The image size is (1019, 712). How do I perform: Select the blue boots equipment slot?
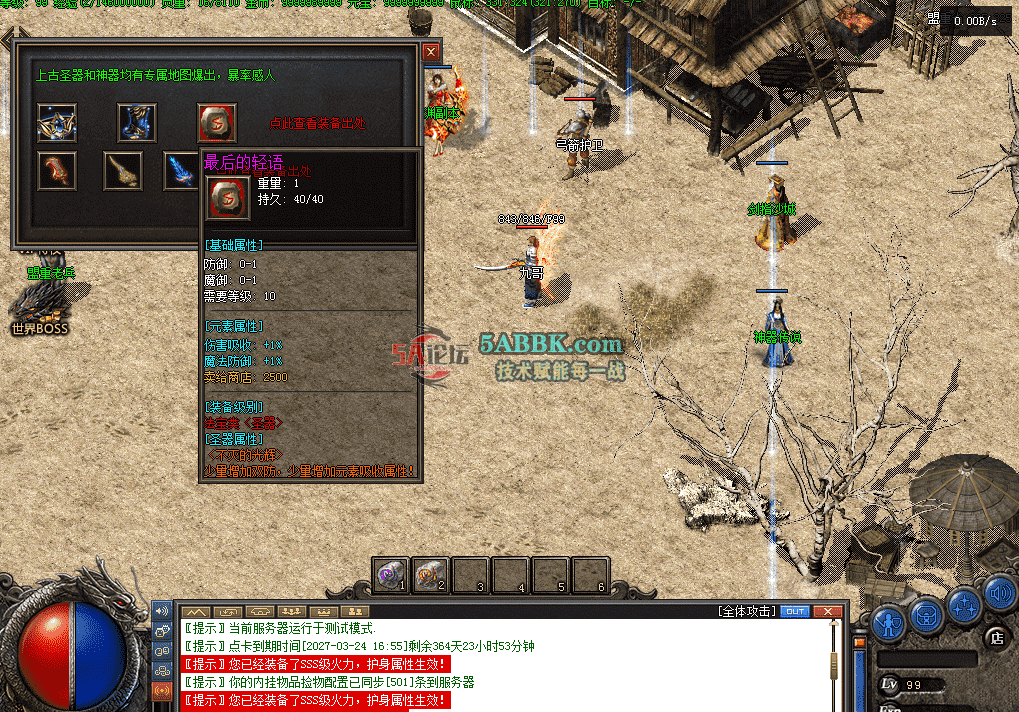pos(137,122)
